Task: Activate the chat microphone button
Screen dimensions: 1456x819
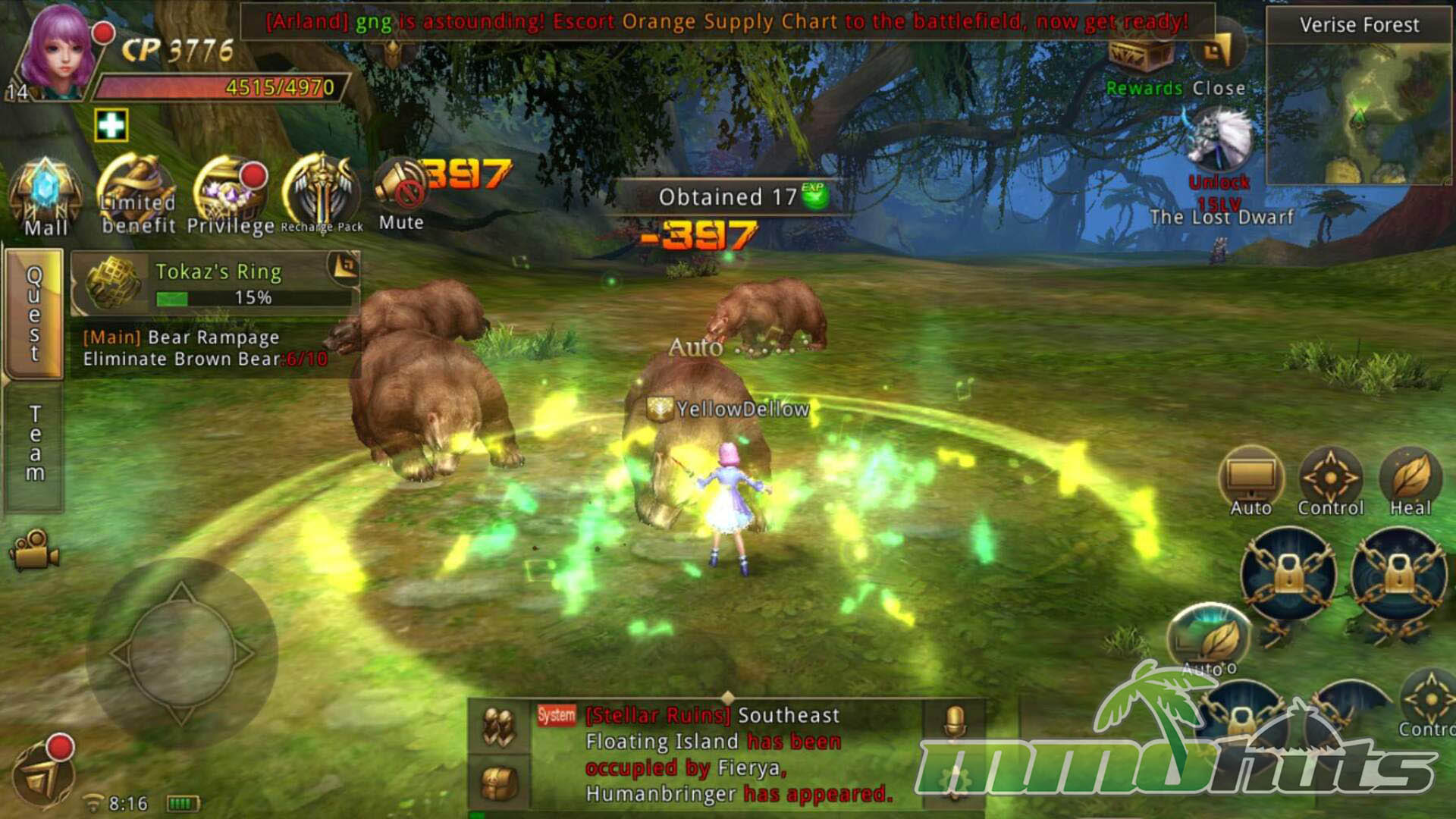Action: pyautogui.click(x=955, y=721)
